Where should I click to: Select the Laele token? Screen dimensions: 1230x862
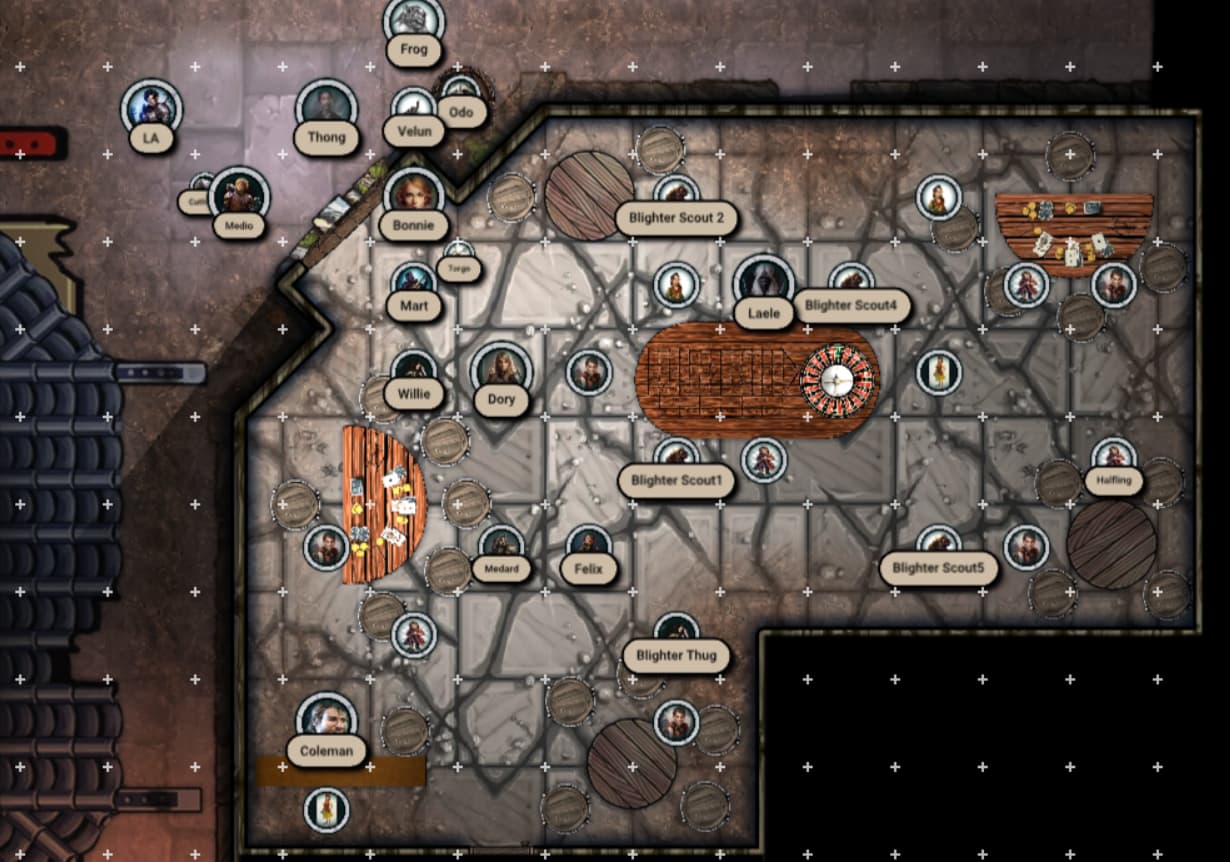tap(764, 284)
